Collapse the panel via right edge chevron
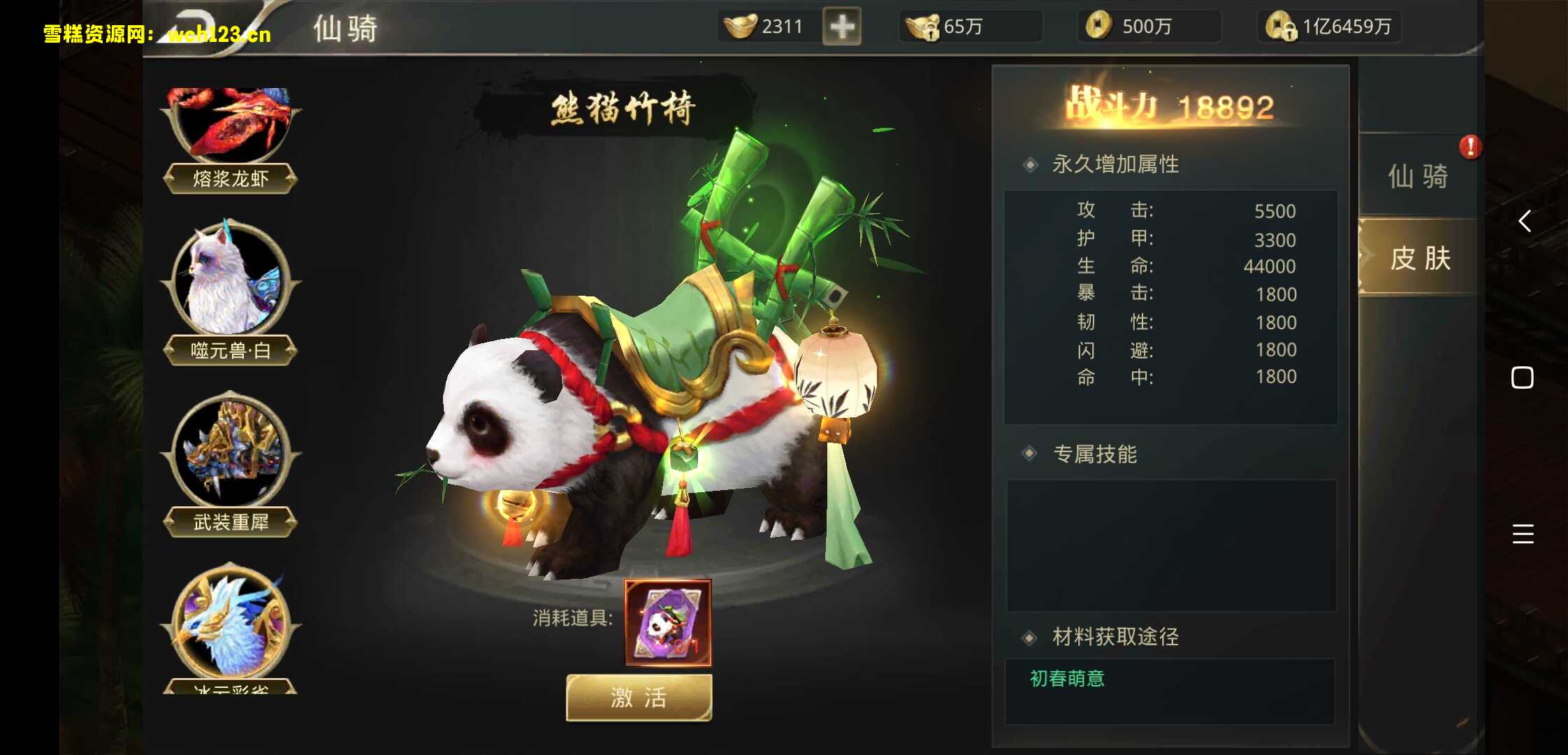The height and width of the screenshot is (755, 1568). tap(1525, 222)
